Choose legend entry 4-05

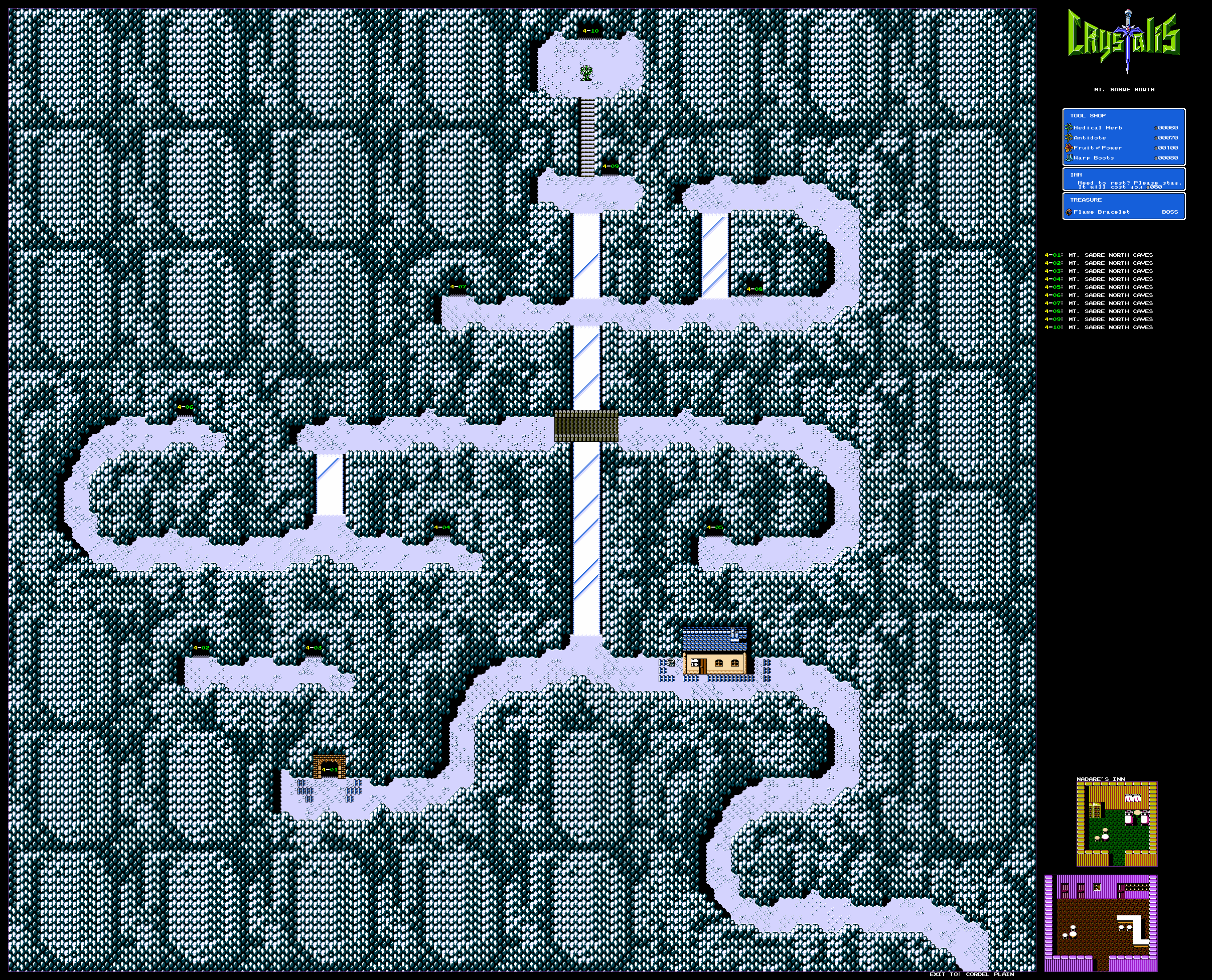[1098, 287]
